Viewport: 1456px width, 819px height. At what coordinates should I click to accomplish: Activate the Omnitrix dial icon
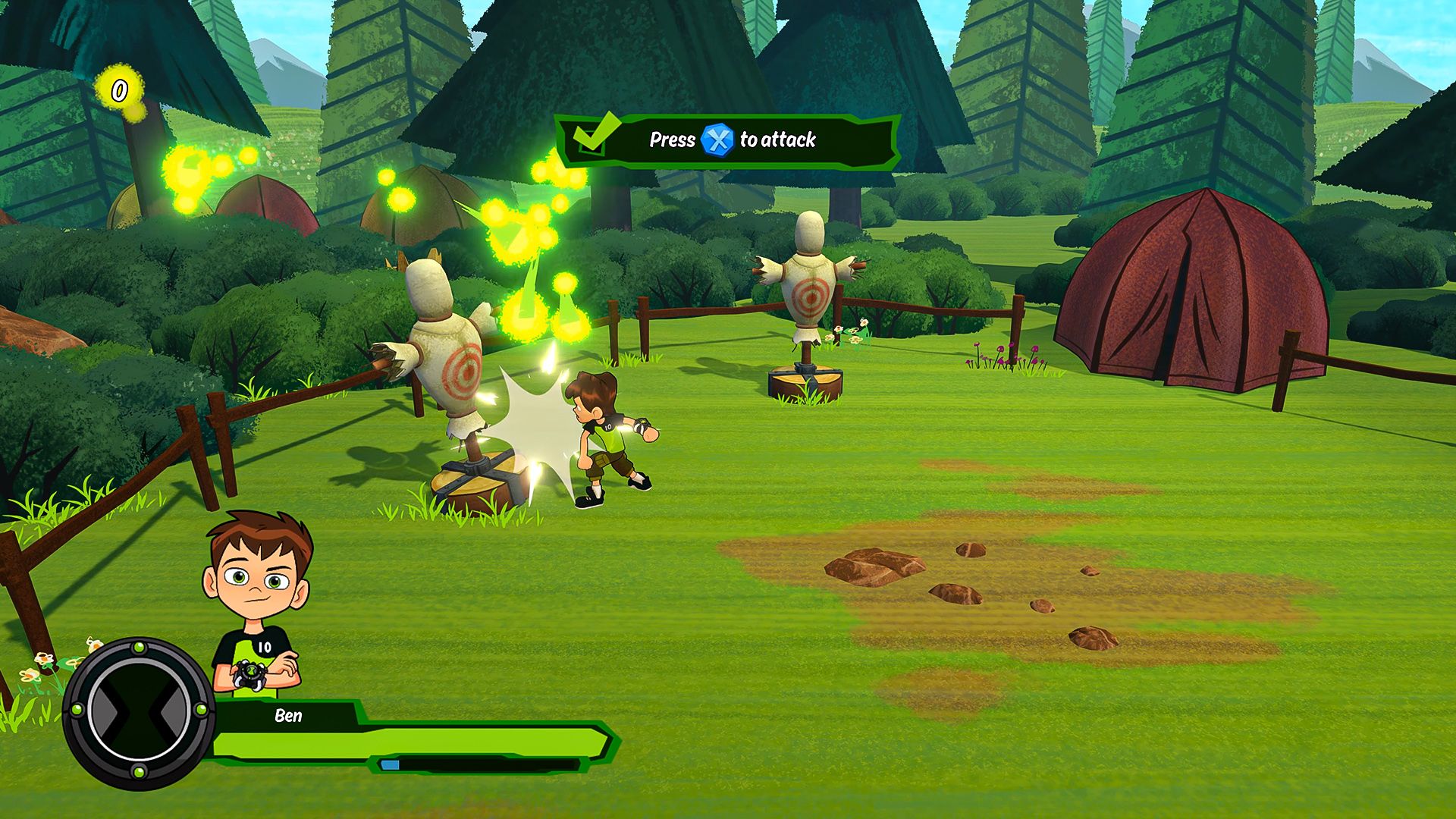[139, 711]
